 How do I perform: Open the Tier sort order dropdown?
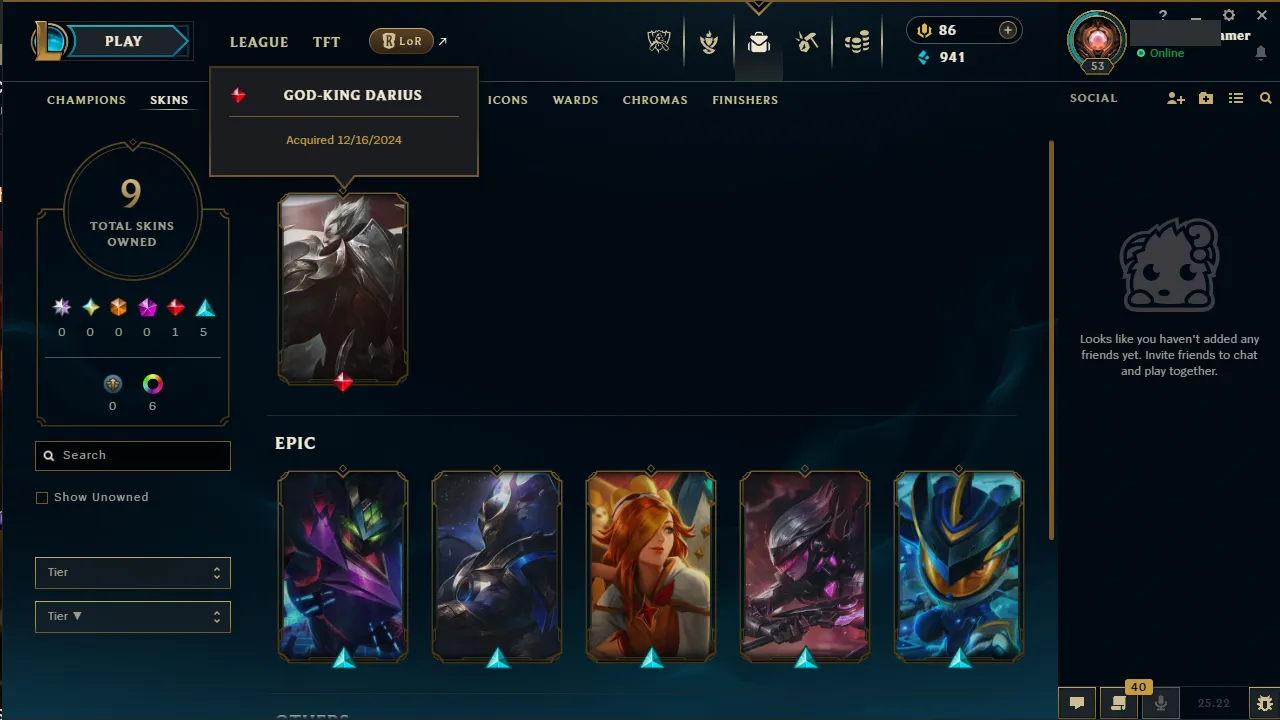point(132,616)
